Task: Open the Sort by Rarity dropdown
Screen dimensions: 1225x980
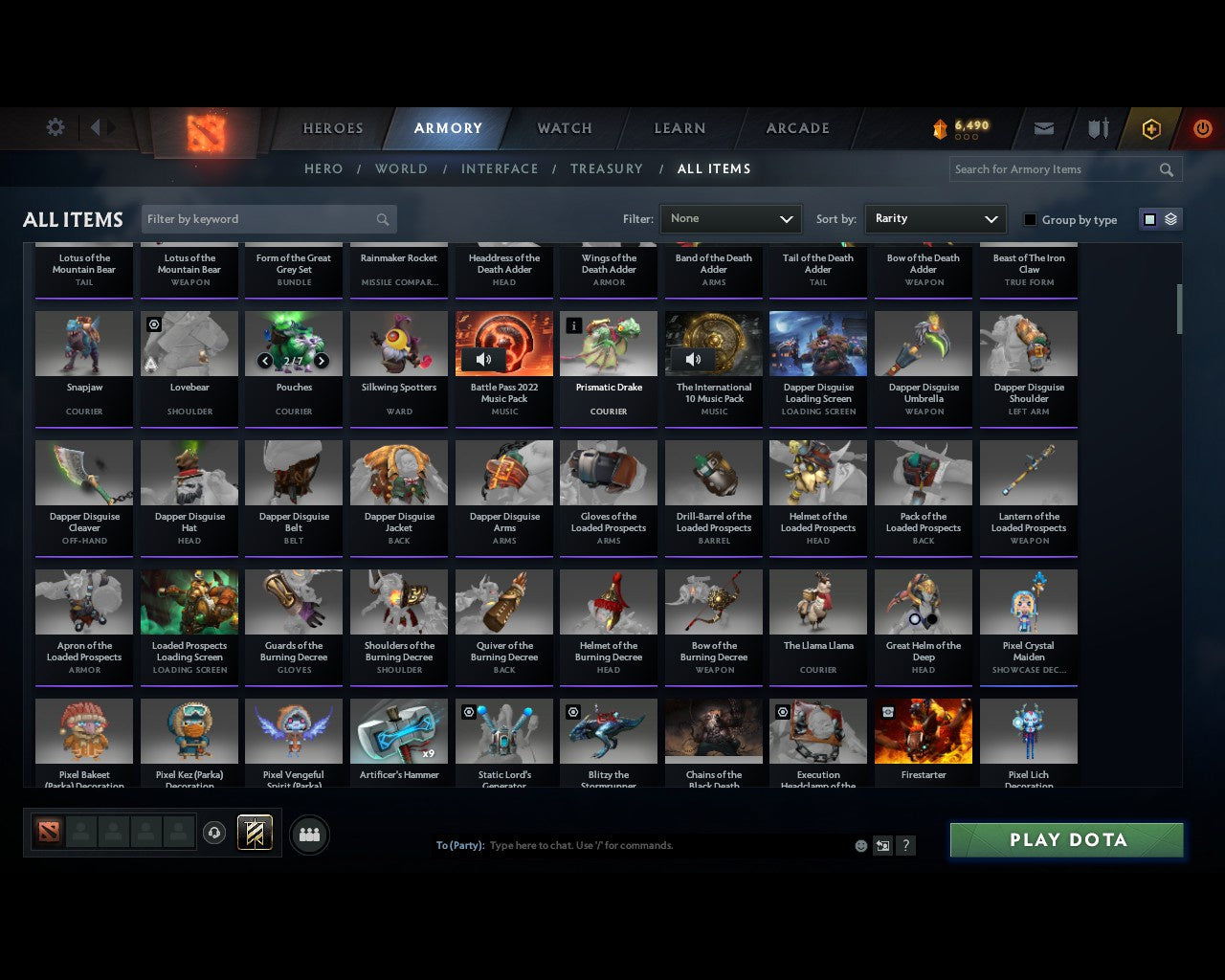Action: pos(935,219)
